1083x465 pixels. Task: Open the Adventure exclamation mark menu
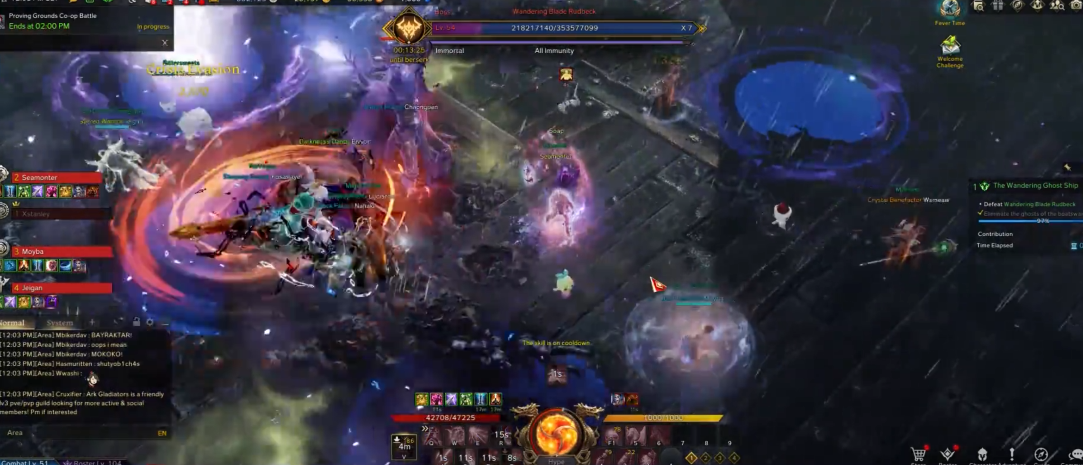[1011, 455]
